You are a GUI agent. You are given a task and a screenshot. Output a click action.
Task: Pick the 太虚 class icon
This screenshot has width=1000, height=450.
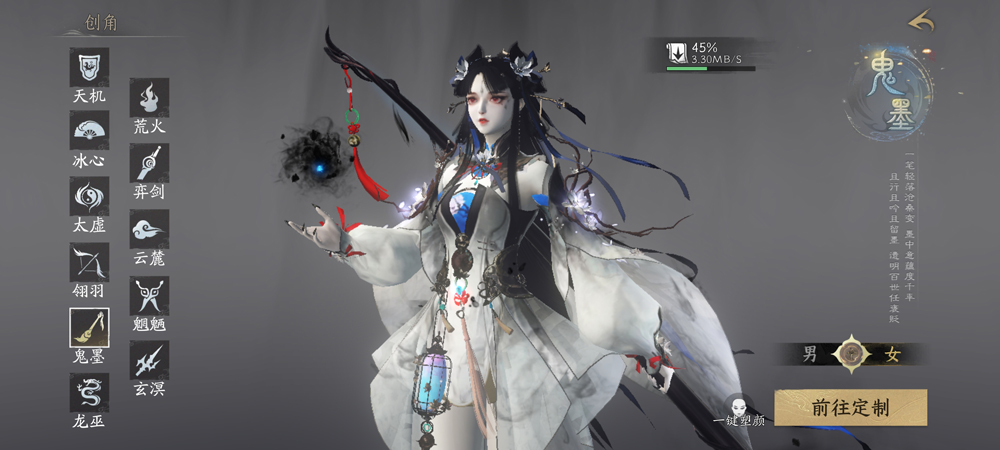coord(89,196)
